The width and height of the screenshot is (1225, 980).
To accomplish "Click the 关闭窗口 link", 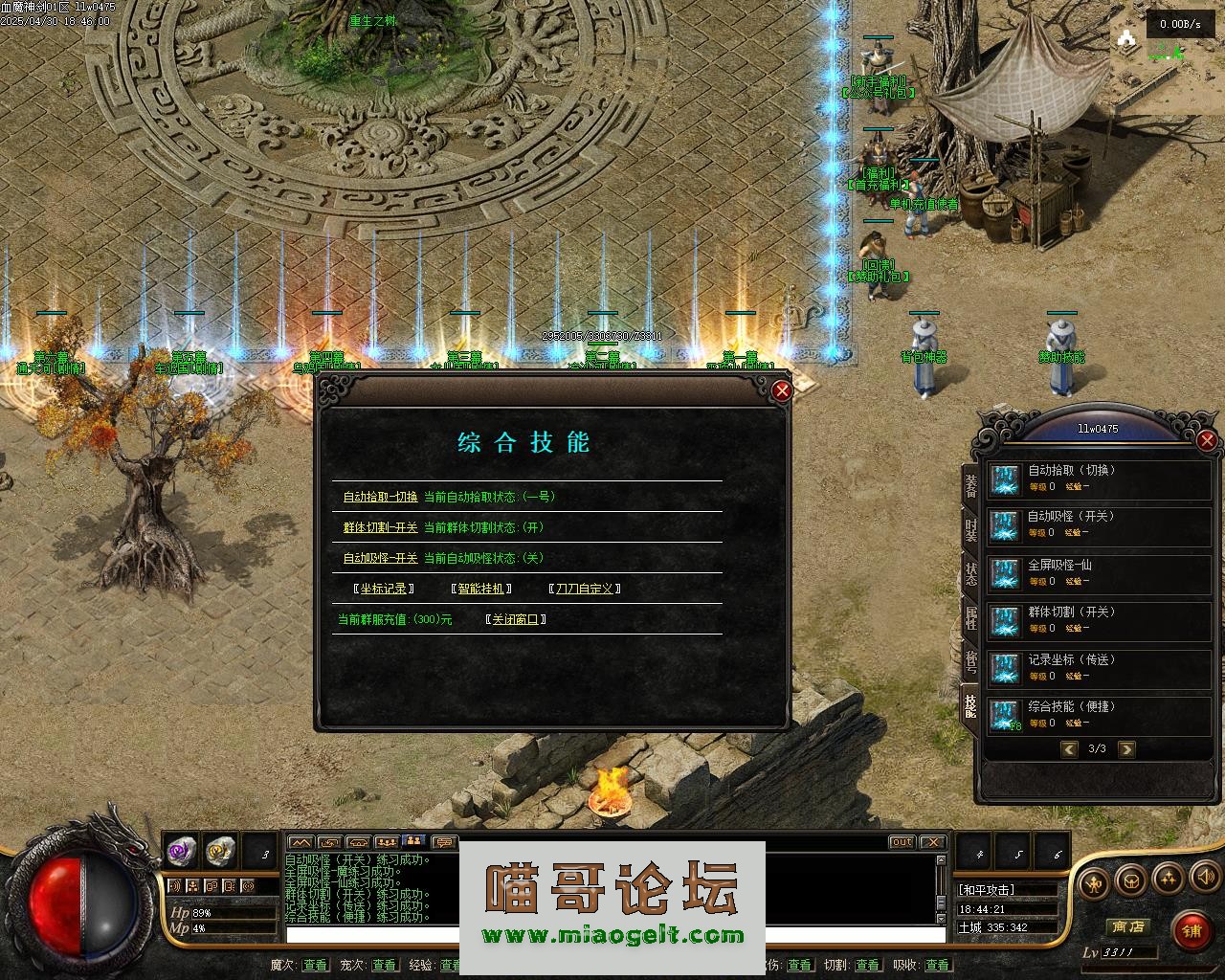I will (x=515, y=619).
